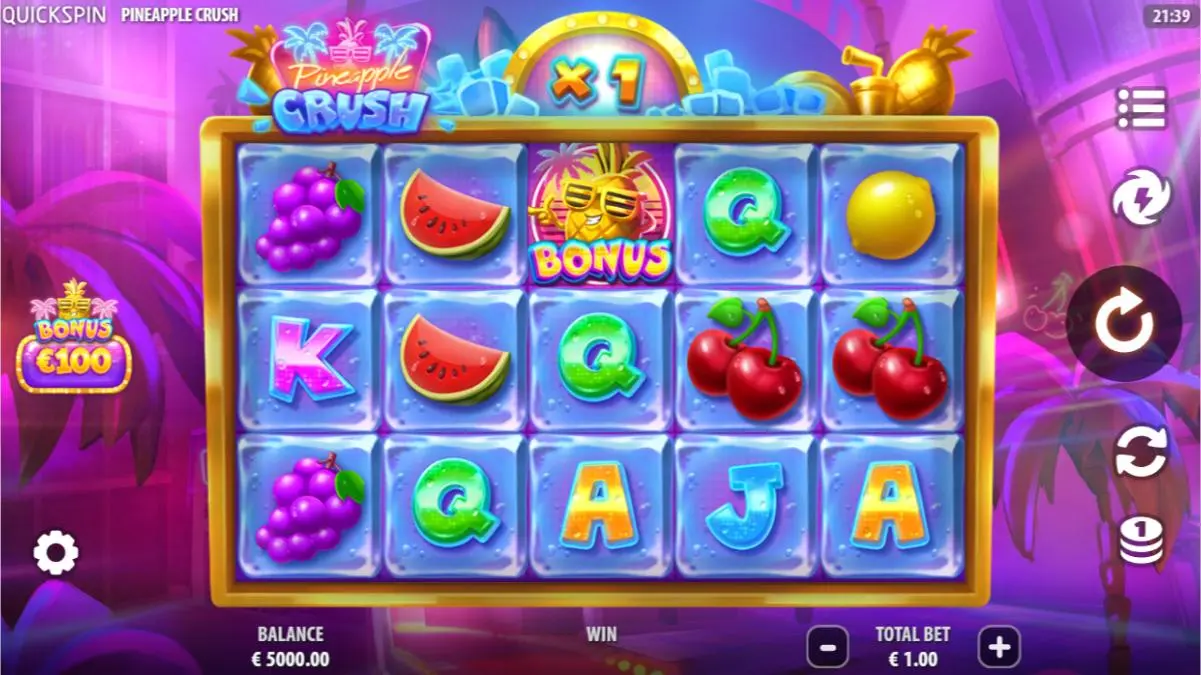1201x675 pixels.
Task: Open the gear settings menu
Action: pos(56,552)
